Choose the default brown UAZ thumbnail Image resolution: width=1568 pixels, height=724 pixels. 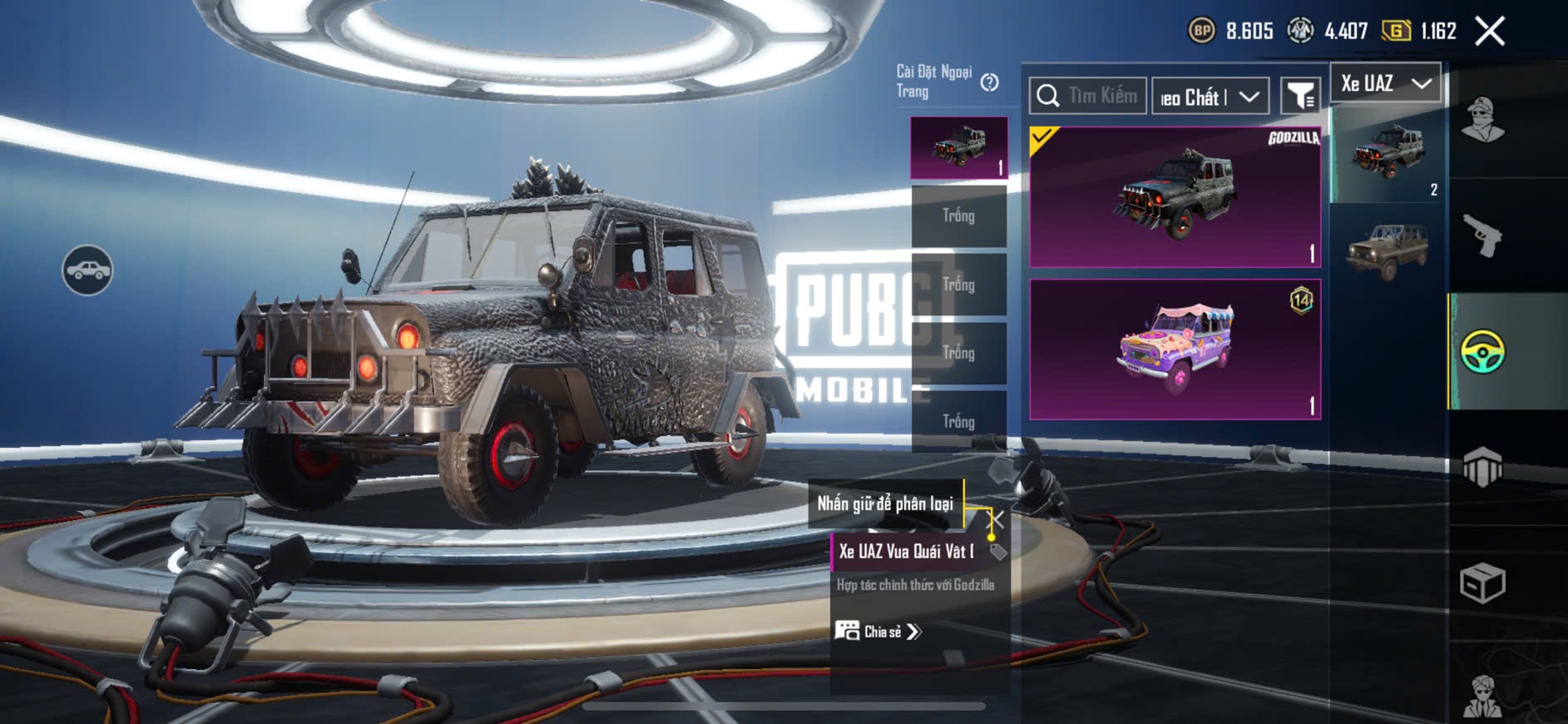[x=1387, y=250]
